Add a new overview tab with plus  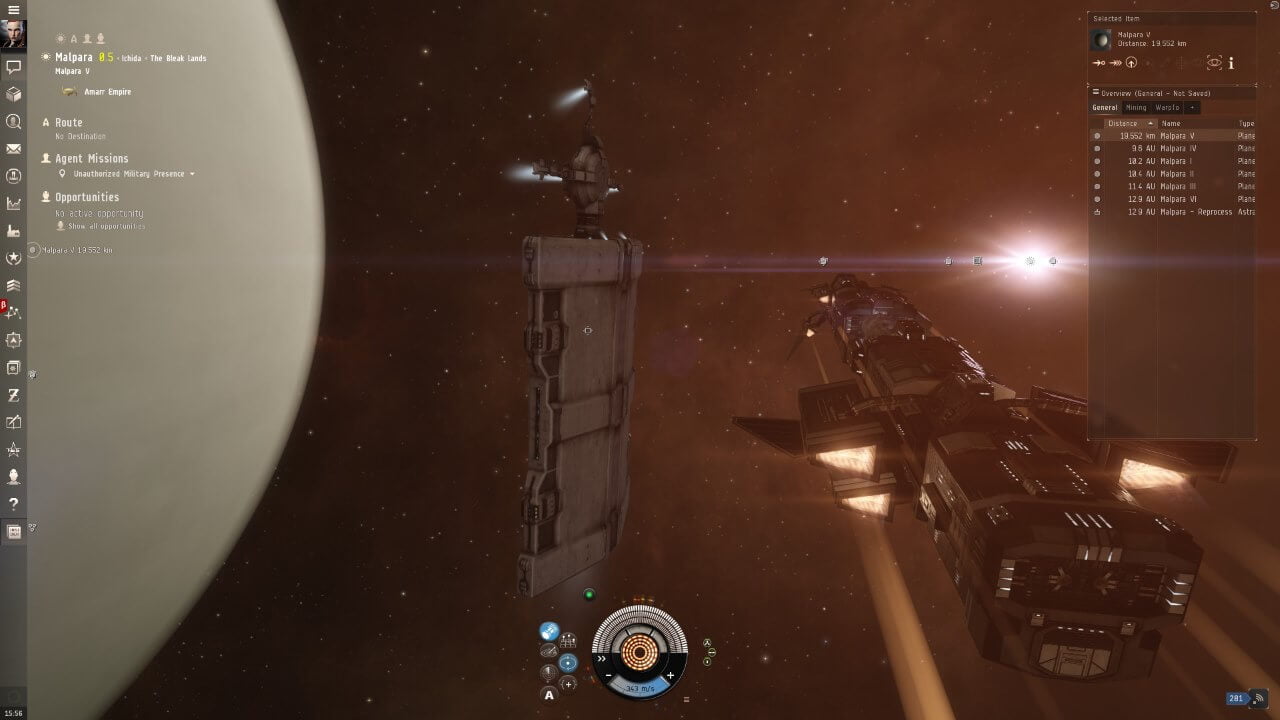click(1192, 107)
